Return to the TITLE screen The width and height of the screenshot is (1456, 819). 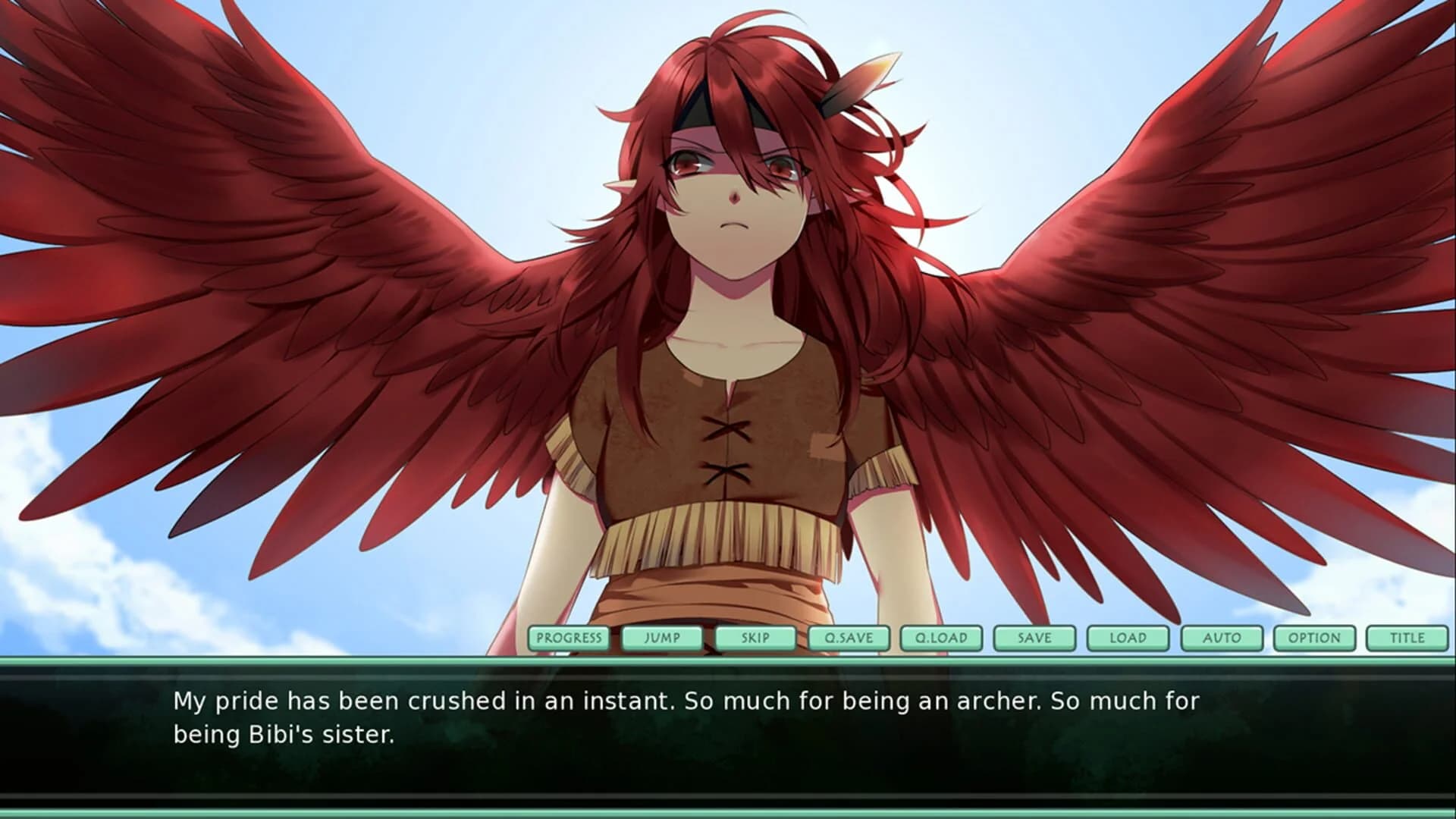click(x=1407, y=638)
